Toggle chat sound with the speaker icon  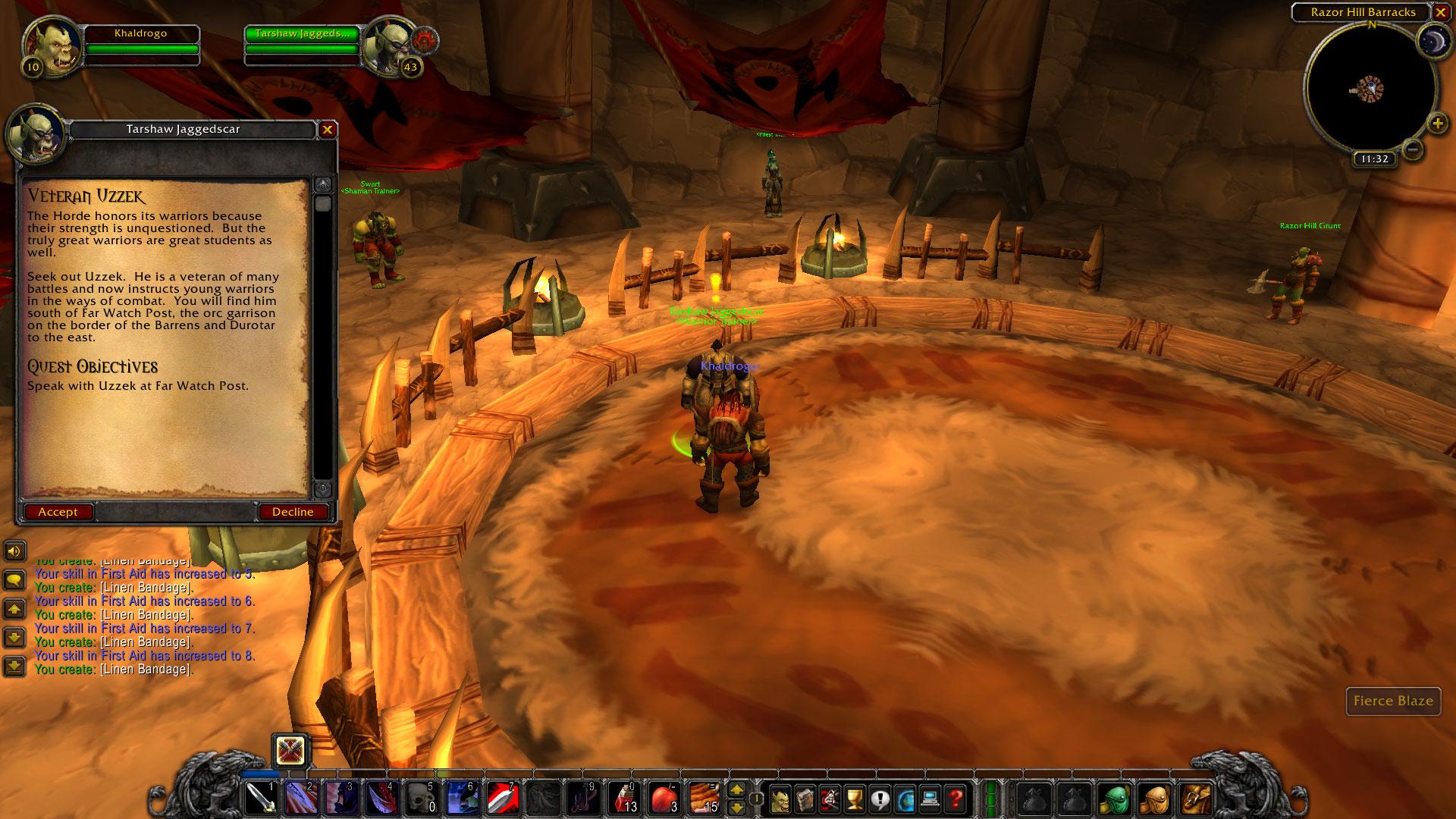[15, 551]
